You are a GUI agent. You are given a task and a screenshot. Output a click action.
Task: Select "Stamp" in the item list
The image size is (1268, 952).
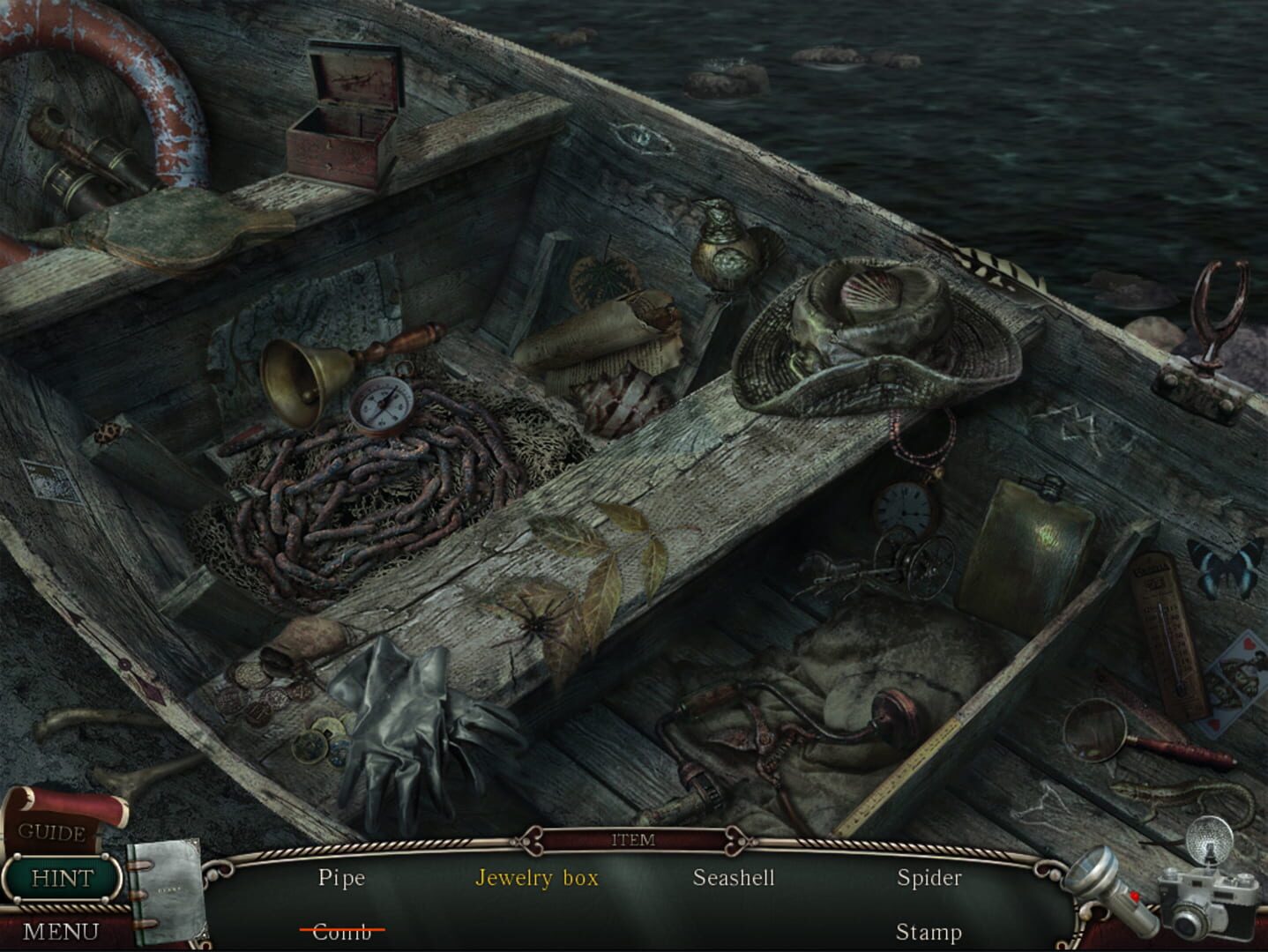tap(929, 930)
